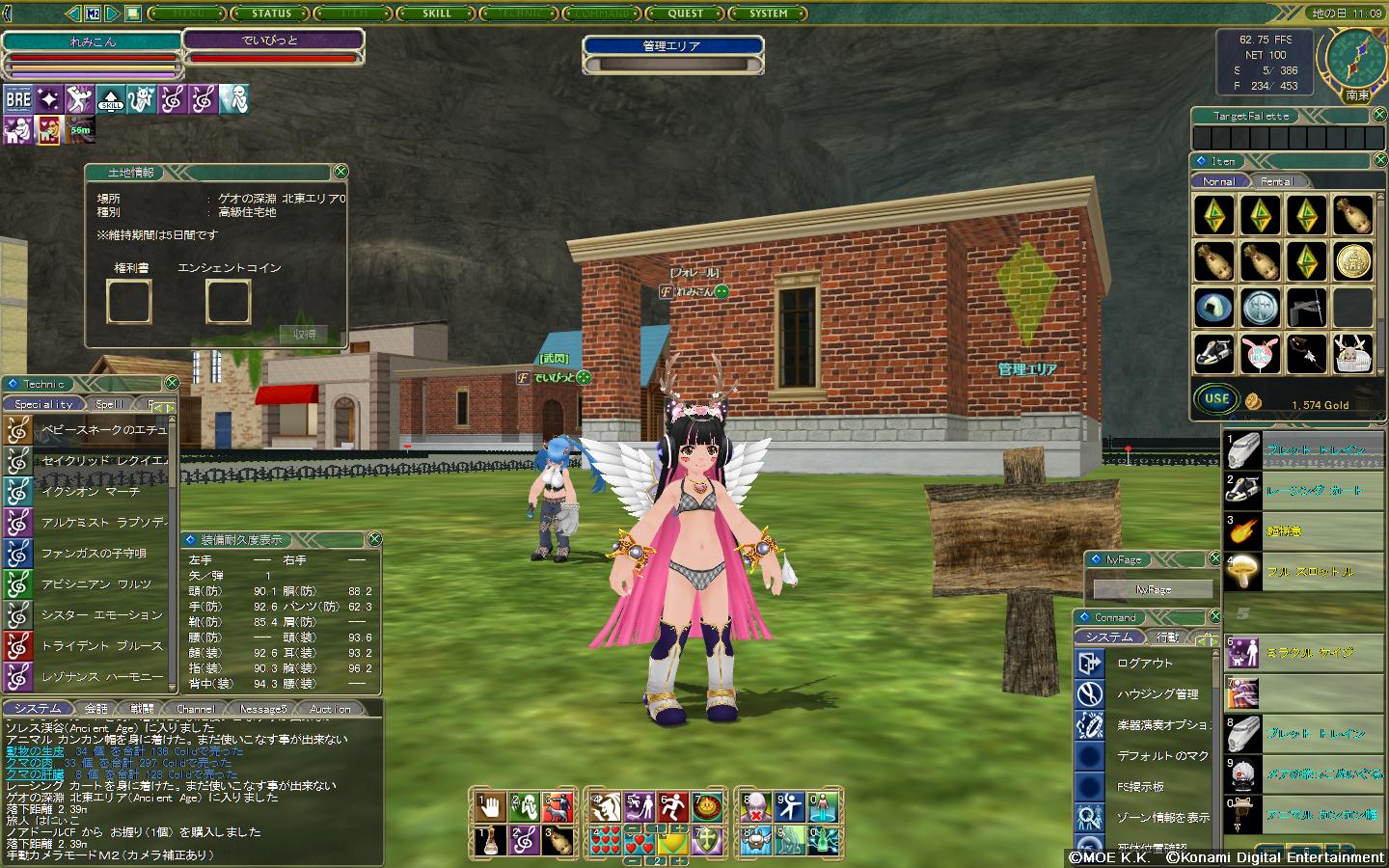Select the onigiri rice ball item
This screenshot has width=1389, height=868.
(1213, 308)
